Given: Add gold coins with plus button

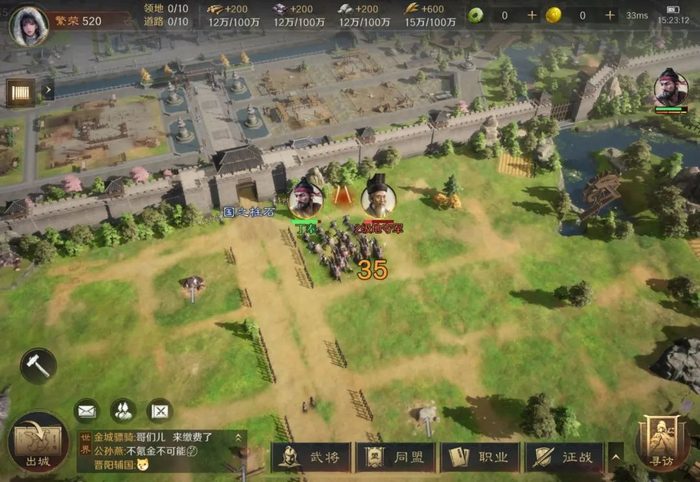Looking at the screenshot, I should 606,15.
